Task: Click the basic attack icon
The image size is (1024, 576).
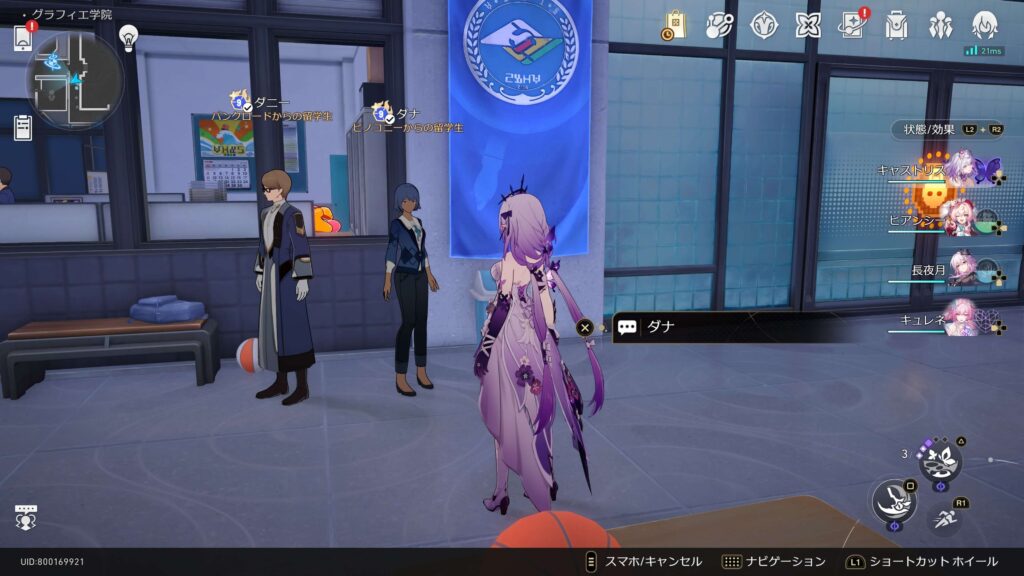Action: point(891,500)
